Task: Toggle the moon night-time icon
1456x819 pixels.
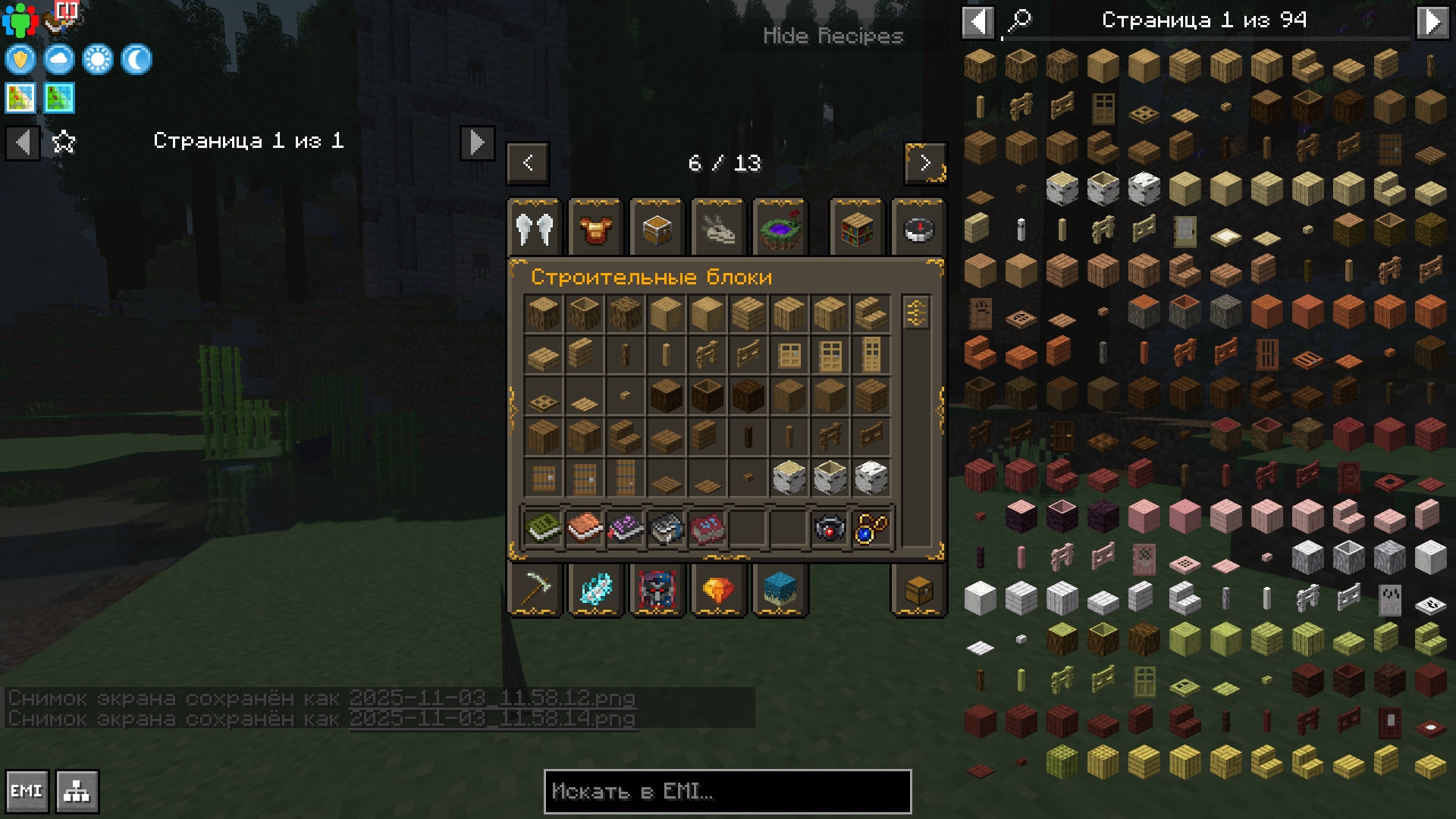Action: tap(136, 59)
